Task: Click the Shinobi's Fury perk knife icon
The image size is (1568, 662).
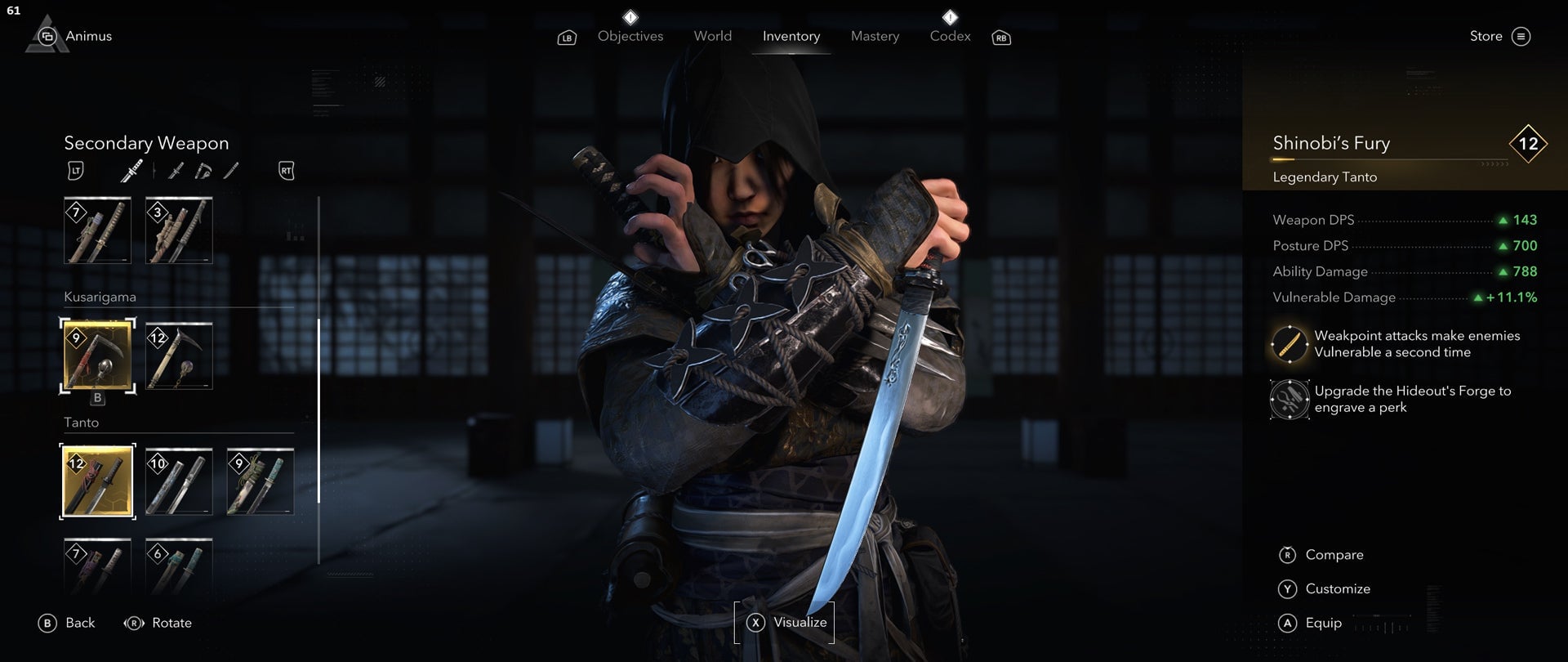Action: [x=1289, y=344]
